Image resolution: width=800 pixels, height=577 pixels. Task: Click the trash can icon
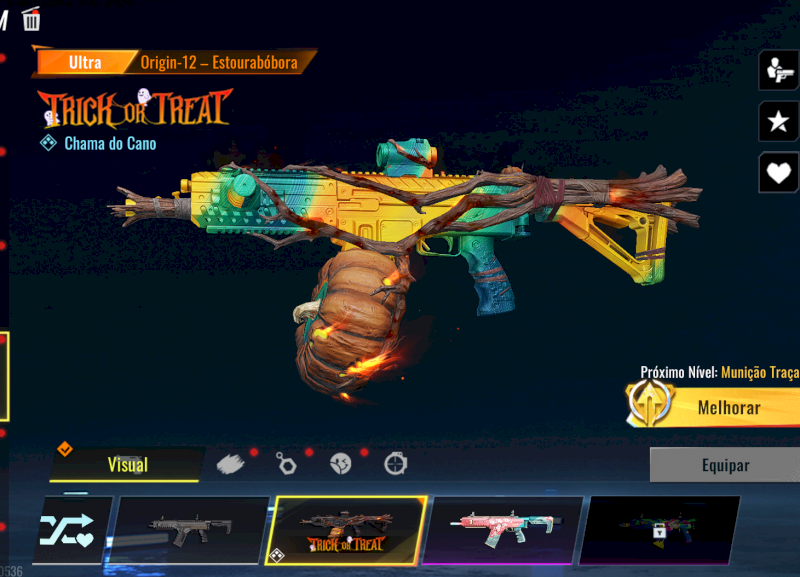click(31, 17)
